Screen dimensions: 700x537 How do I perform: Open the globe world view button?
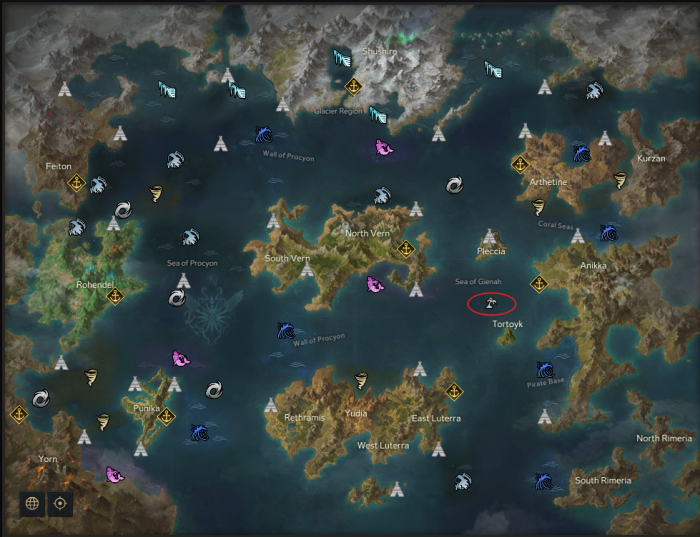(x=32, y=503)
